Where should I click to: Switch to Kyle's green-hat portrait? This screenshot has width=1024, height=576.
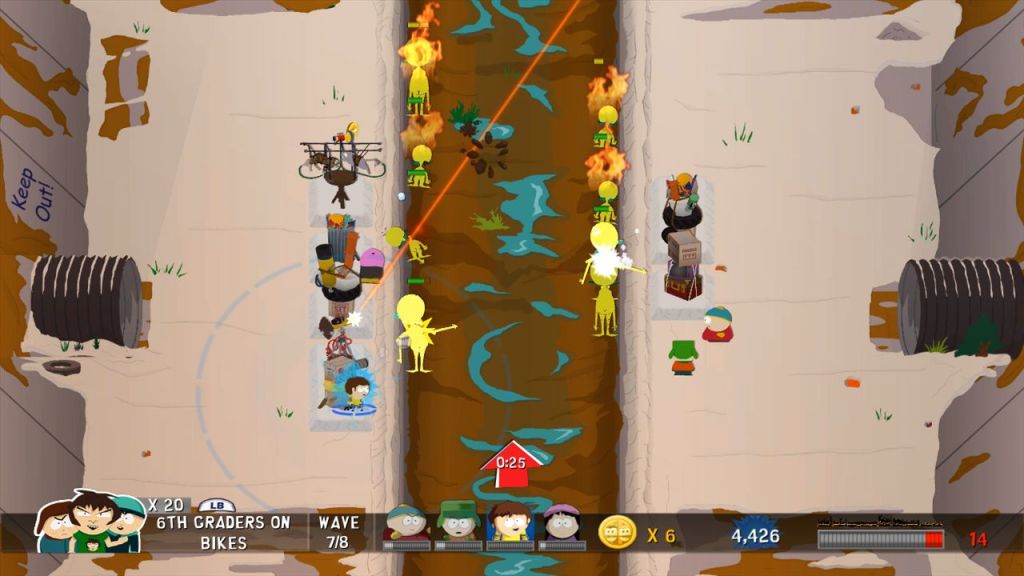click(458, 524)
